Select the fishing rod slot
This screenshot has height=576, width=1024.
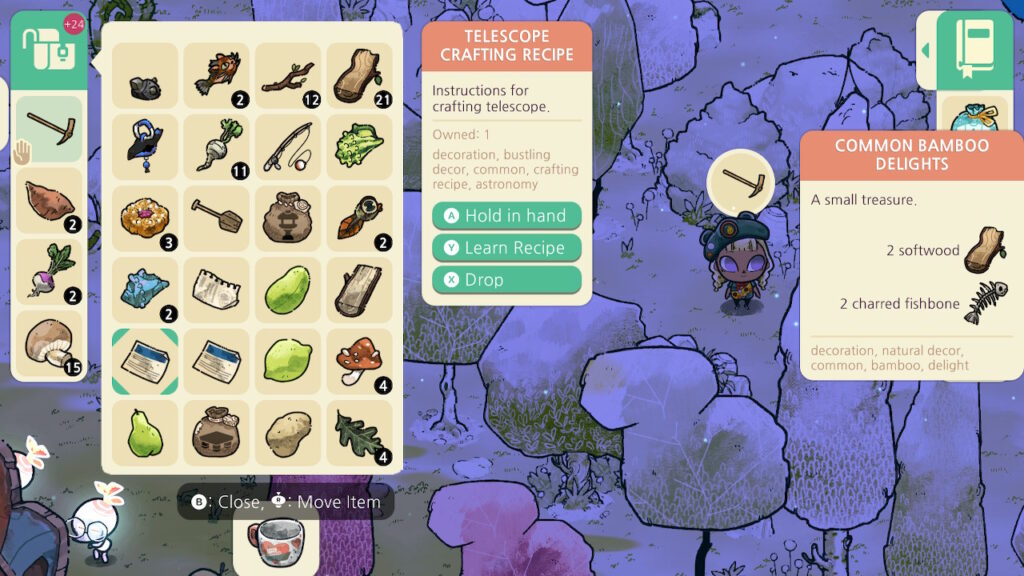[x=288, y=148]
